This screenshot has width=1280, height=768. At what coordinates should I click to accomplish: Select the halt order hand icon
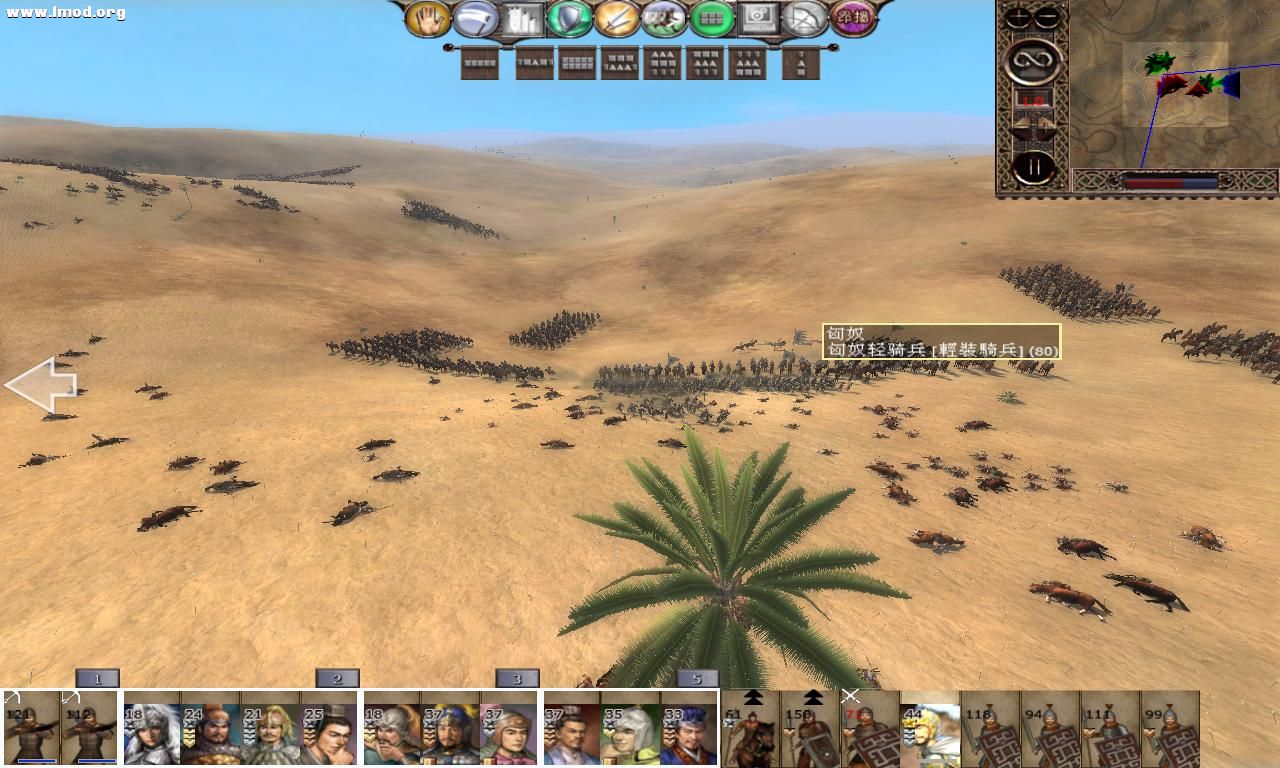click(427, 18)
